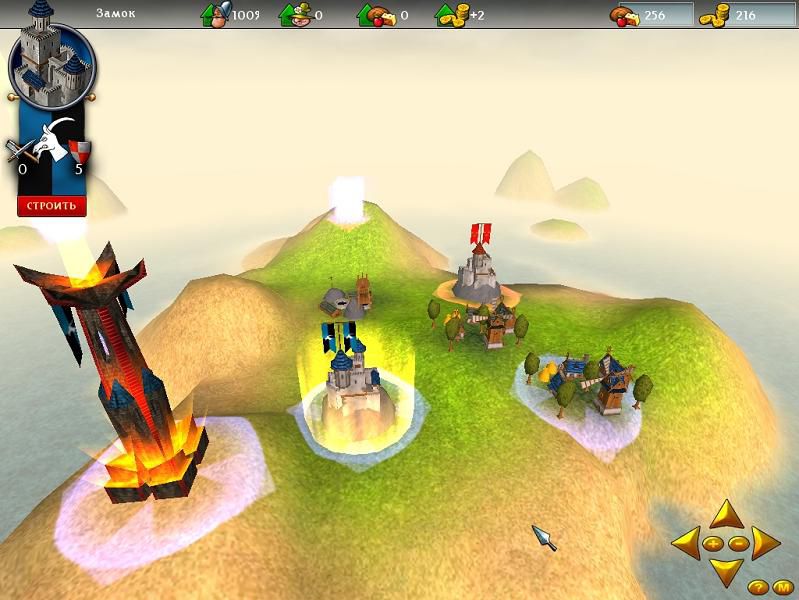Pan the camera with the down arrow
Image resolution: width=799 pixels, height=600 pixels.
[726, 571]
